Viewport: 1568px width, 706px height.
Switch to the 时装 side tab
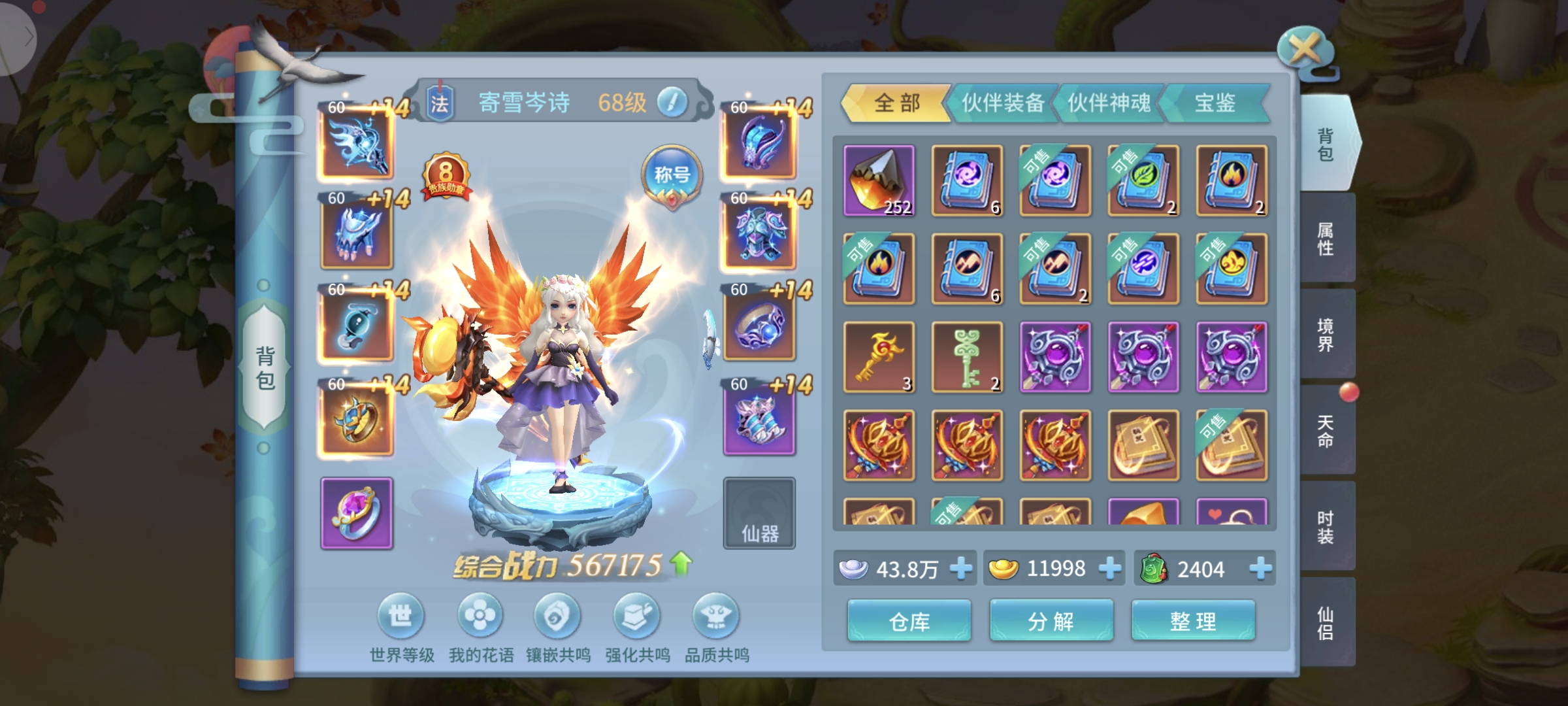click(x=1326, y=527)
